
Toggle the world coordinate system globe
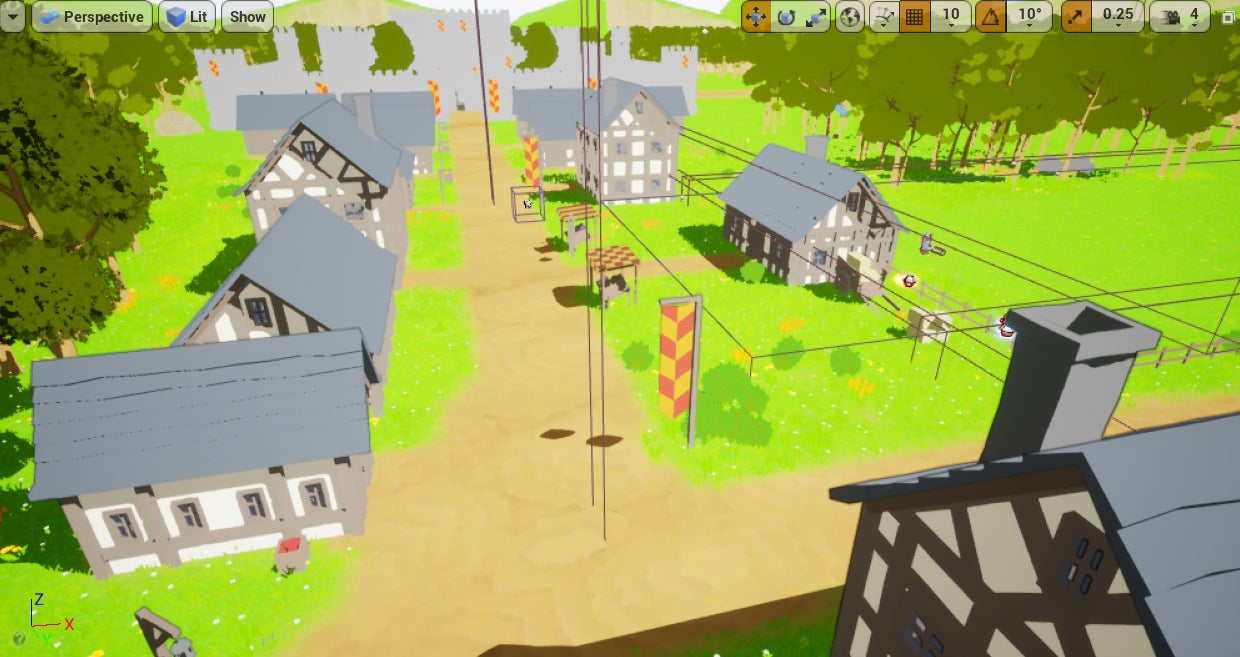pyautogui.click(x=850, y=16)
